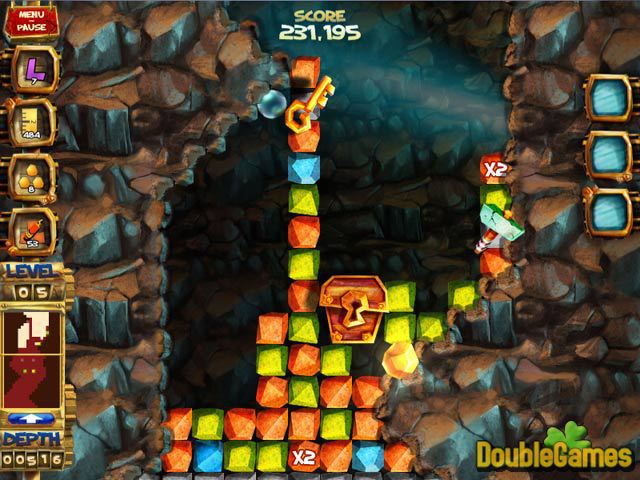640x480 pixels.
Task: Select the gold nuggets counter icon
Action: (31, 176)
